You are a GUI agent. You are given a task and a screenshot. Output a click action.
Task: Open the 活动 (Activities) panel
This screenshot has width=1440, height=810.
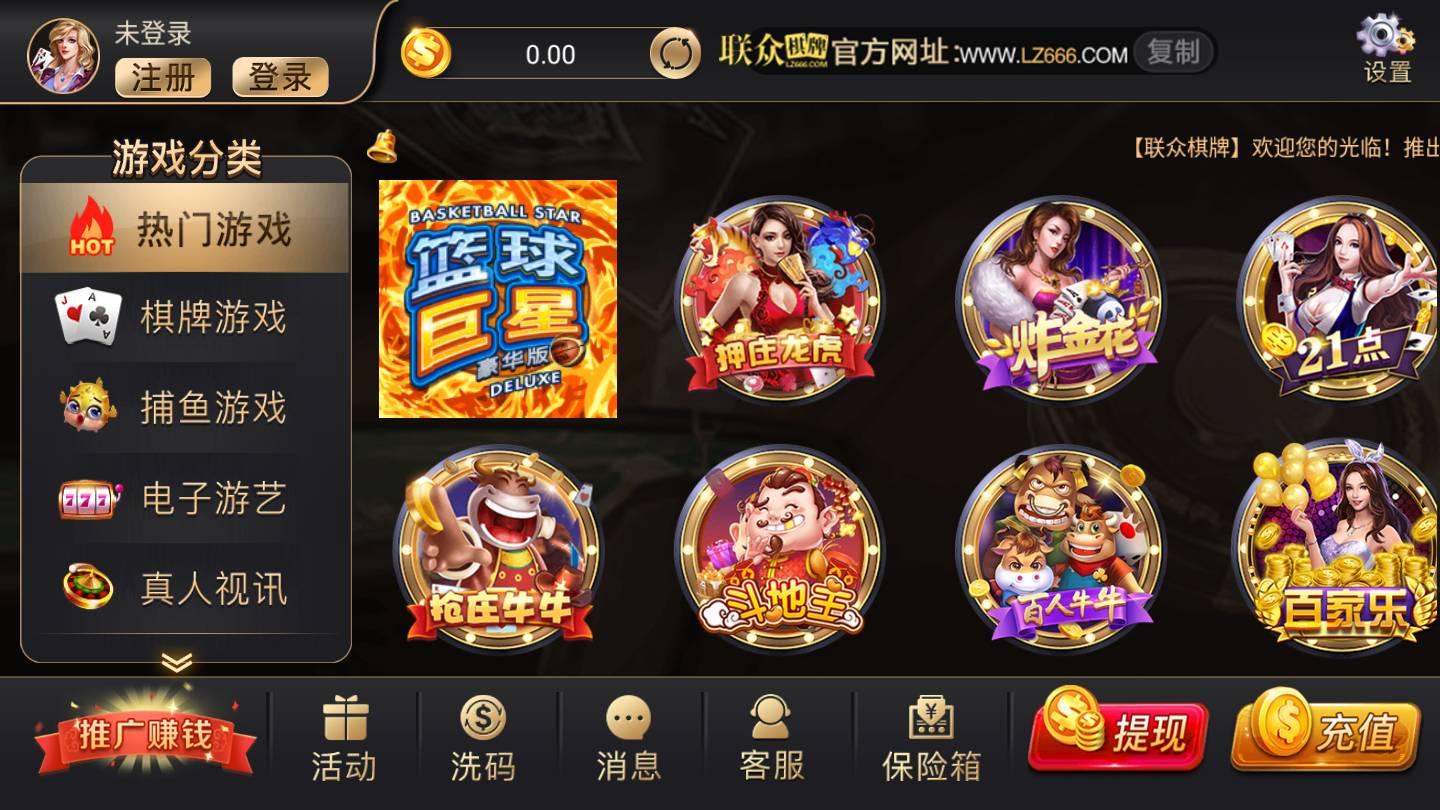pos(344,733)
